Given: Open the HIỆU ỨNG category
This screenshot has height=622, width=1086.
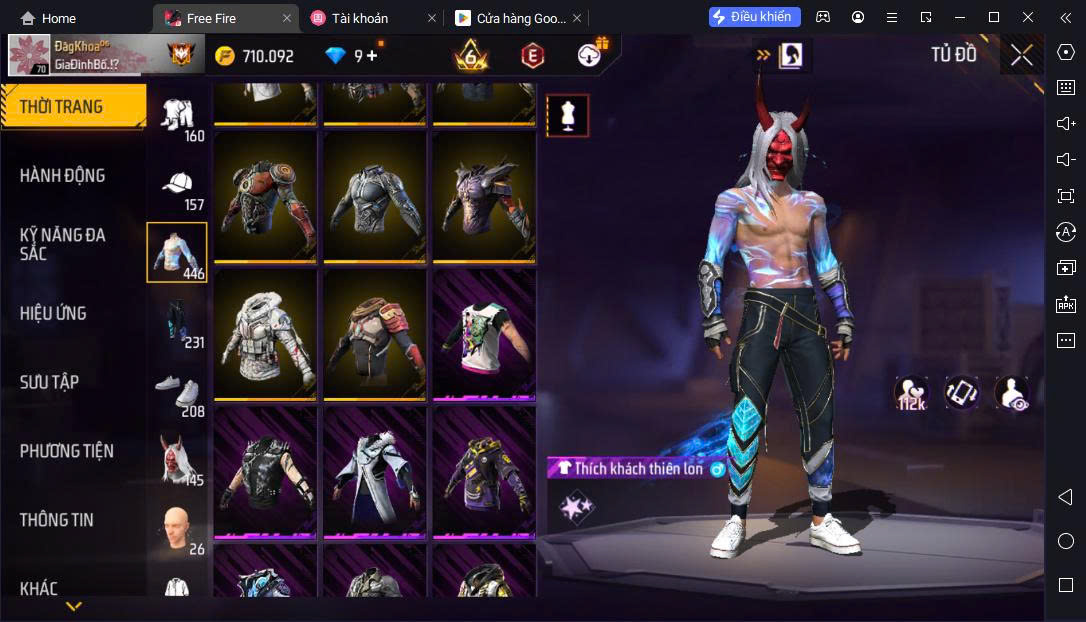Looking at the screenshot, I should [53, 313].
